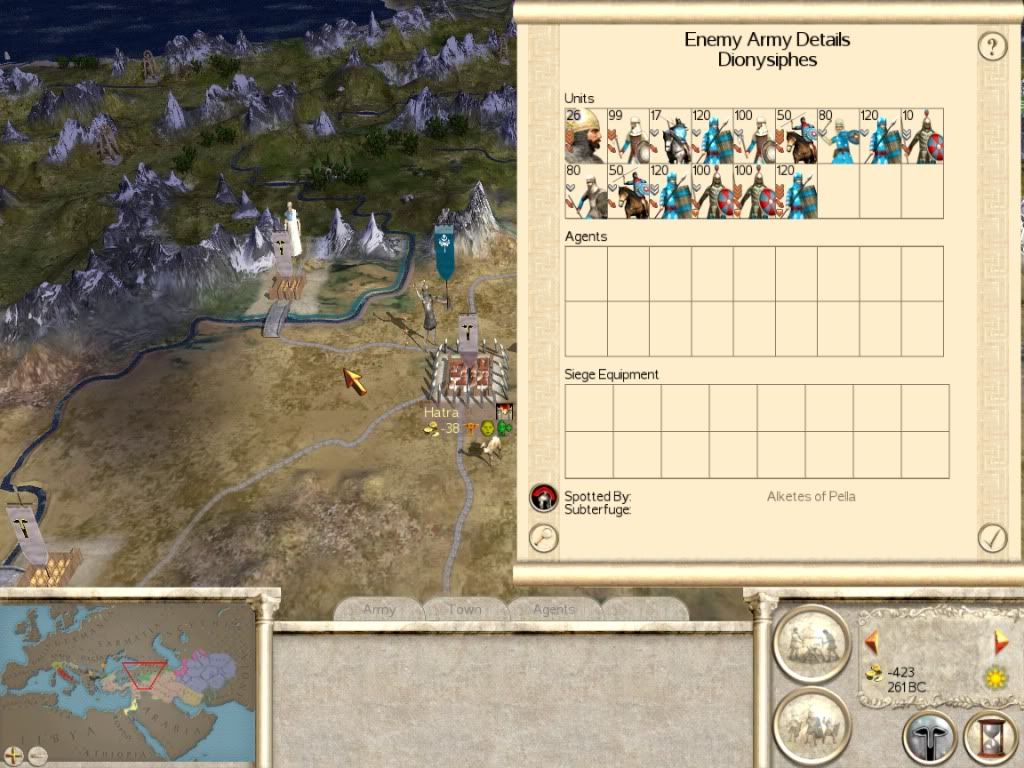Switch to the Agents tab

553,609
